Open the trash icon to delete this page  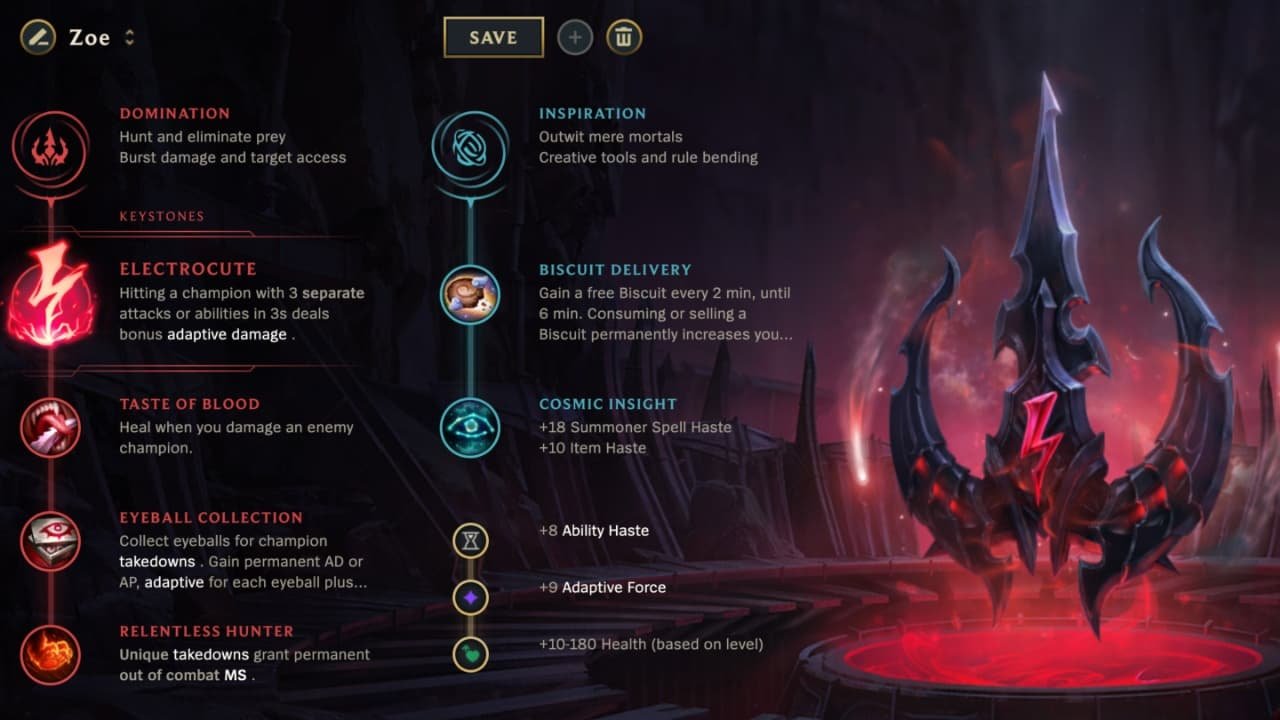pos(623,37)
